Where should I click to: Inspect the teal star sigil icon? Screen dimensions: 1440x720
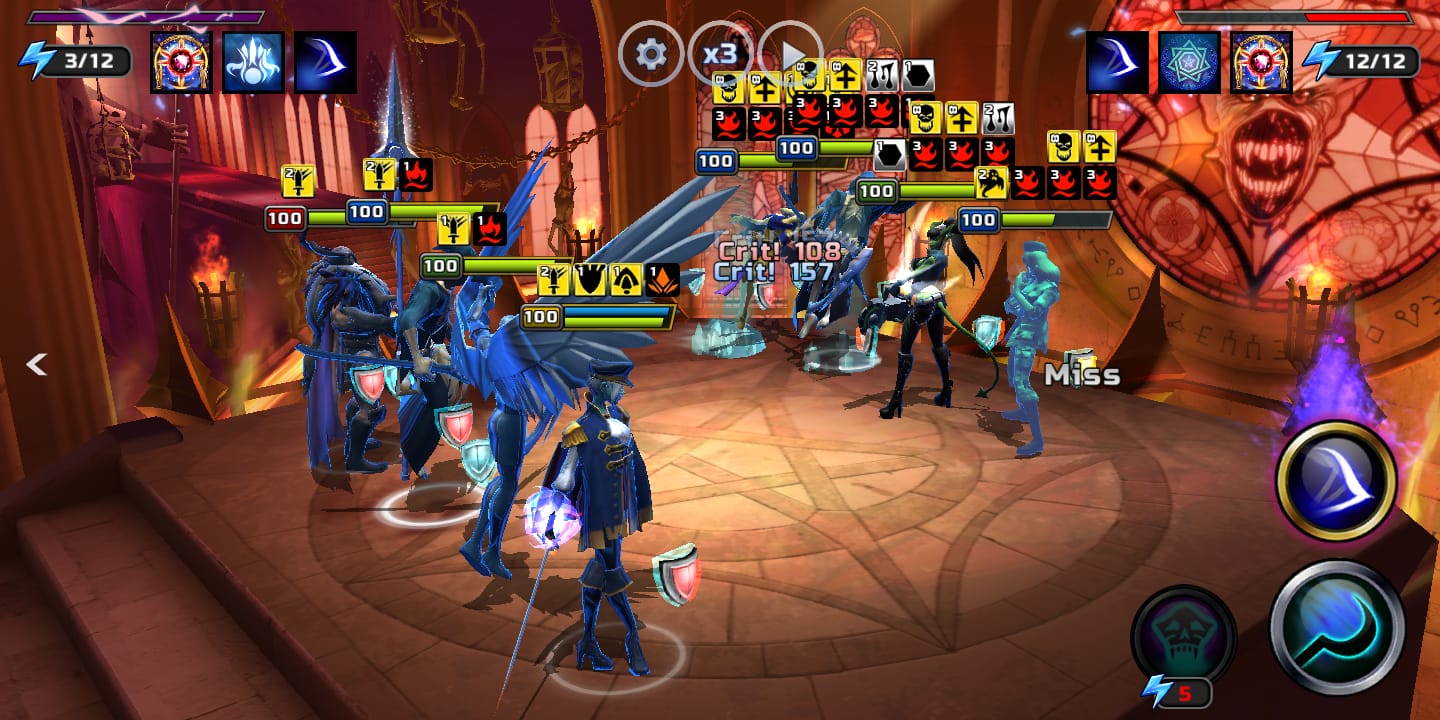tap(1189, 62)
